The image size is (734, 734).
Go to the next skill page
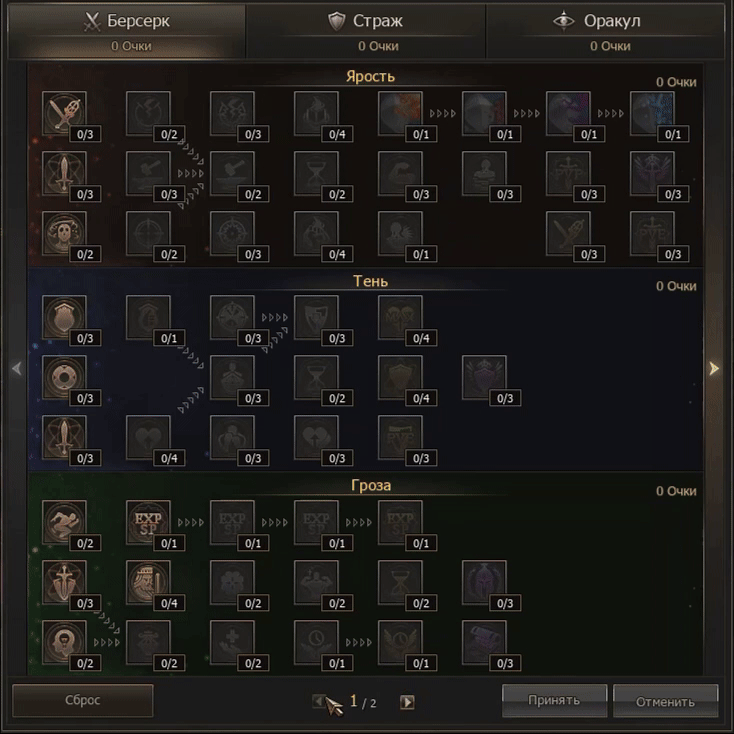[x=407, y=702]
